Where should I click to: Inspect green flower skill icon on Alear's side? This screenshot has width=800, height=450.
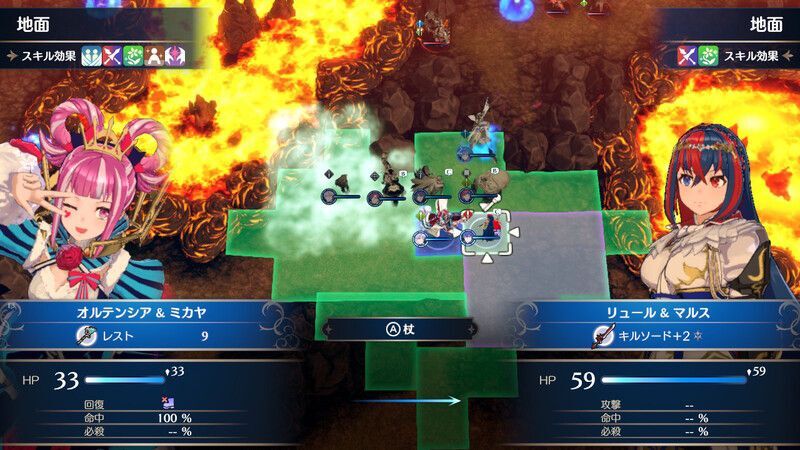pyautogui.click(x=709, y=56)
